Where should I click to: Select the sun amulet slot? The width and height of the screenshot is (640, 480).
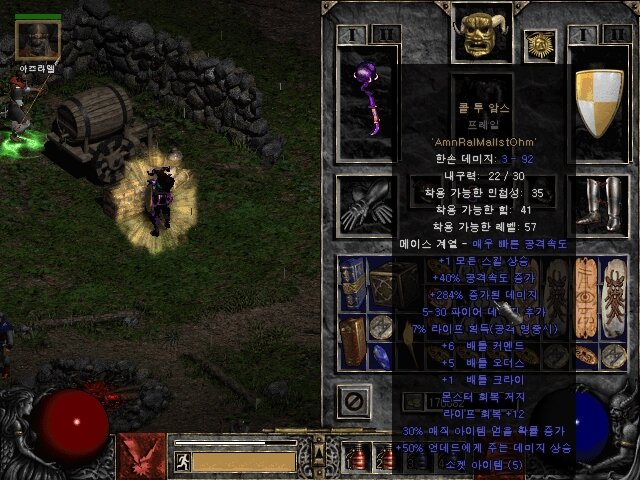point(539,44)
